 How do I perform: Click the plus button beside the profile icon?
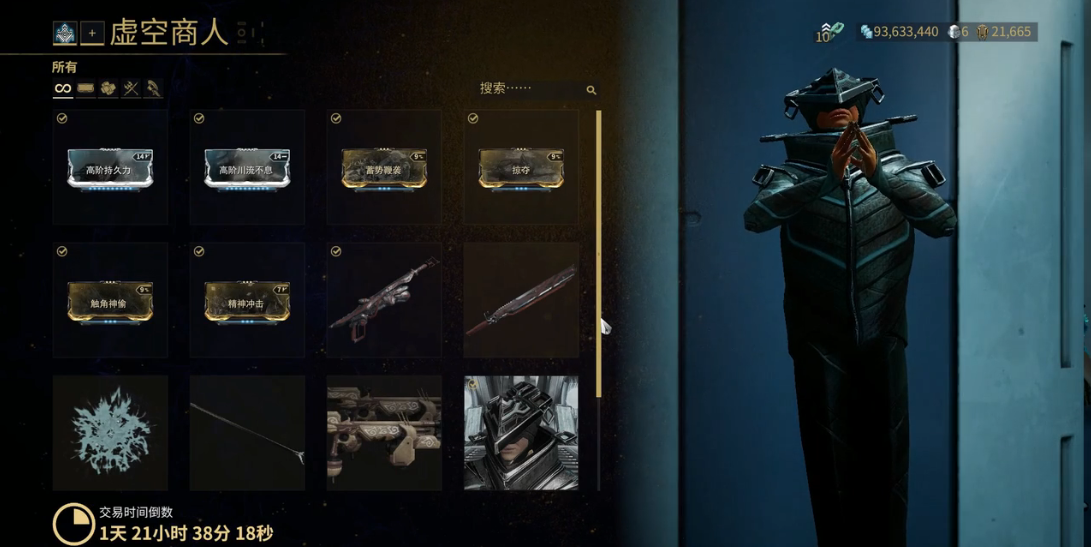click(x=92, y=33)
